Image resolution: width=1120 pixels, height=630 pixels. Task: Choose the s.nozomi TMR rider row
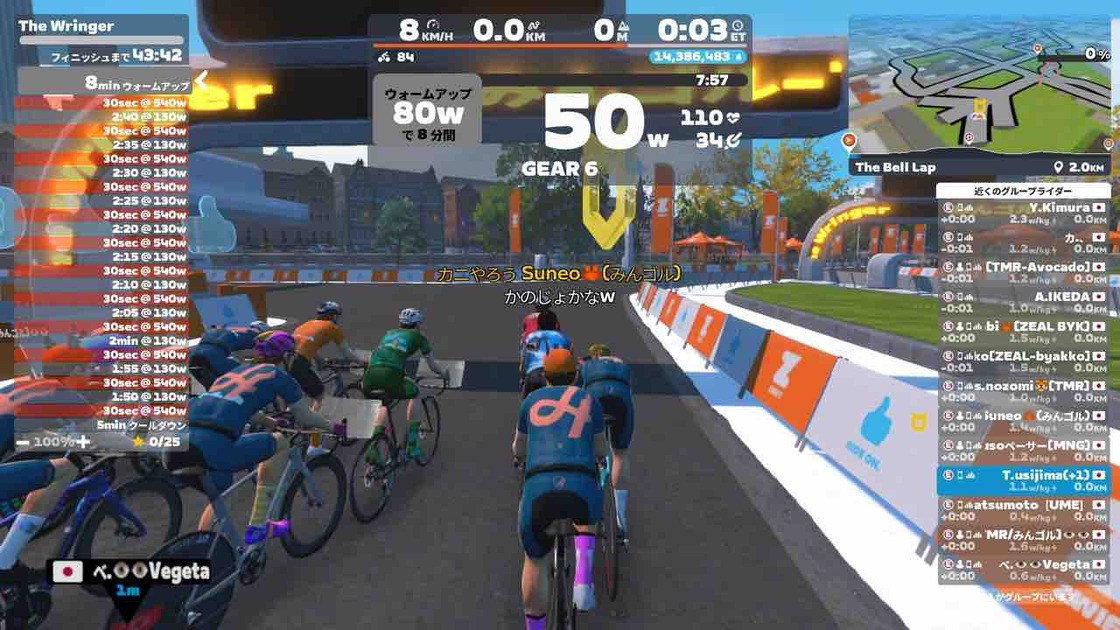point(1024,391)
